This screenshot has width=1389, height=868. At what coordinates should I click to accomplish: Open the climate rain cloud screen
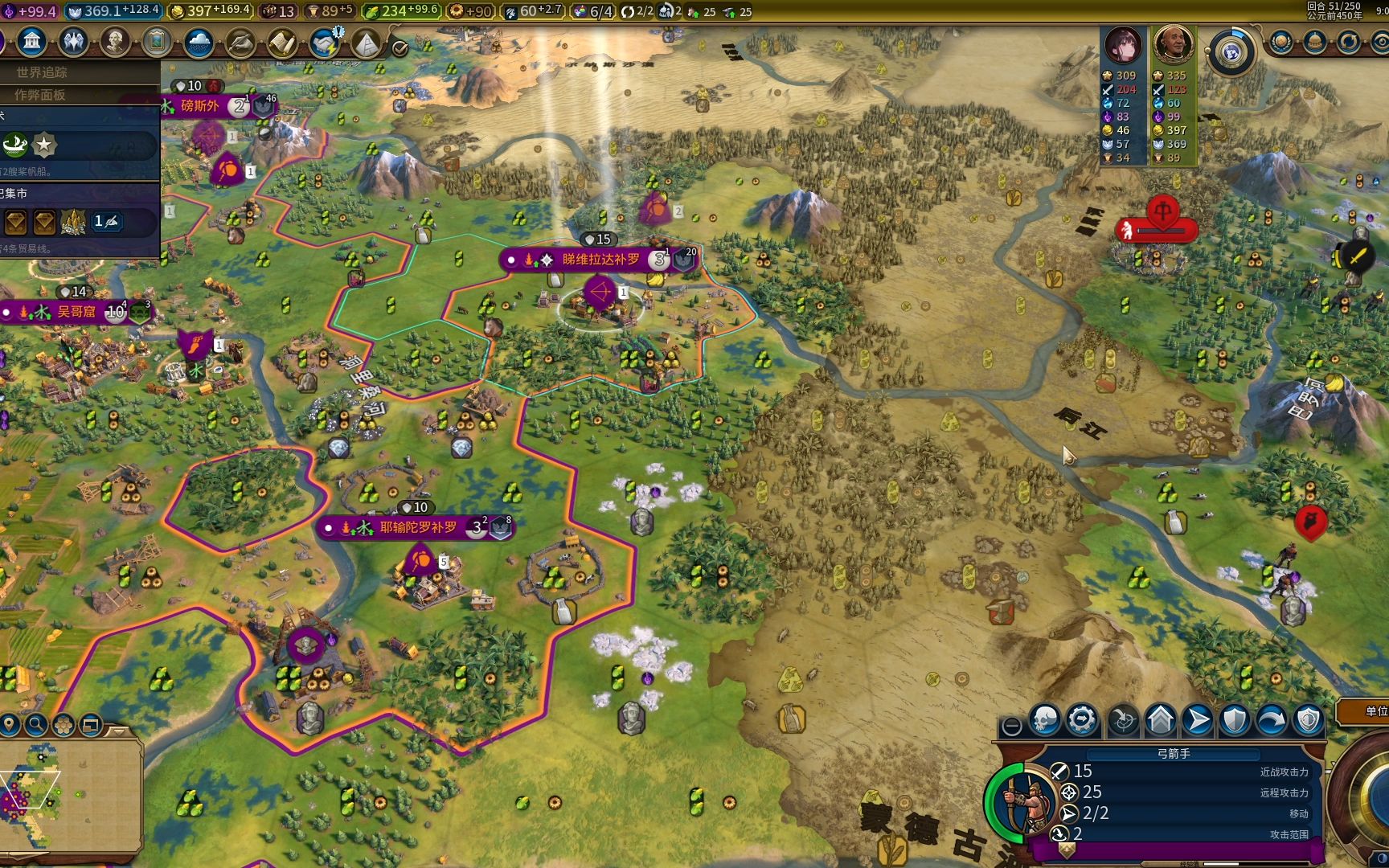tap(199, 42)
